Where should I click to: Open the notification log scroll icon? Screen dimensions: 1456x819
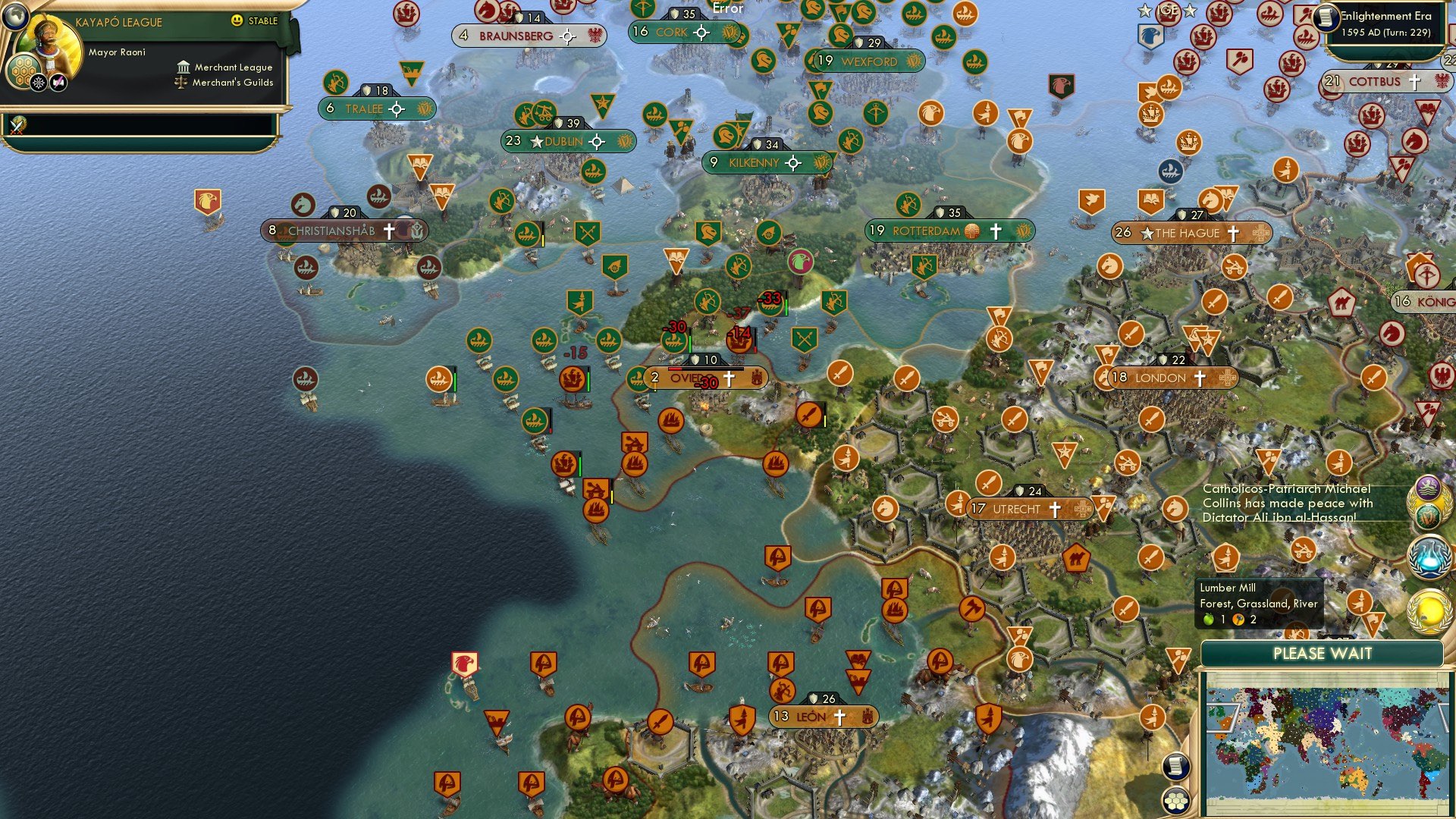1176,767
